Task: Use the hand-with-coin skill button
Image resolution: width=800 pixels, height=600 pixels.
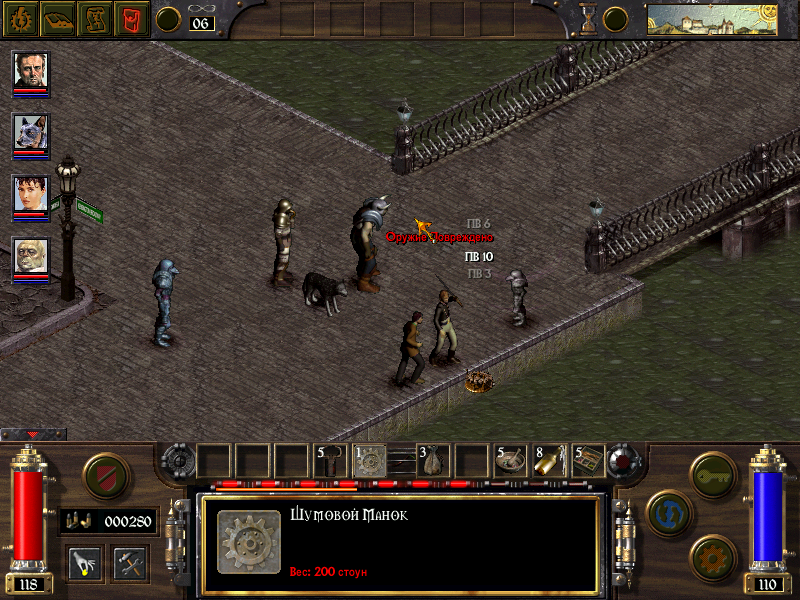Action: coord(85,562)
